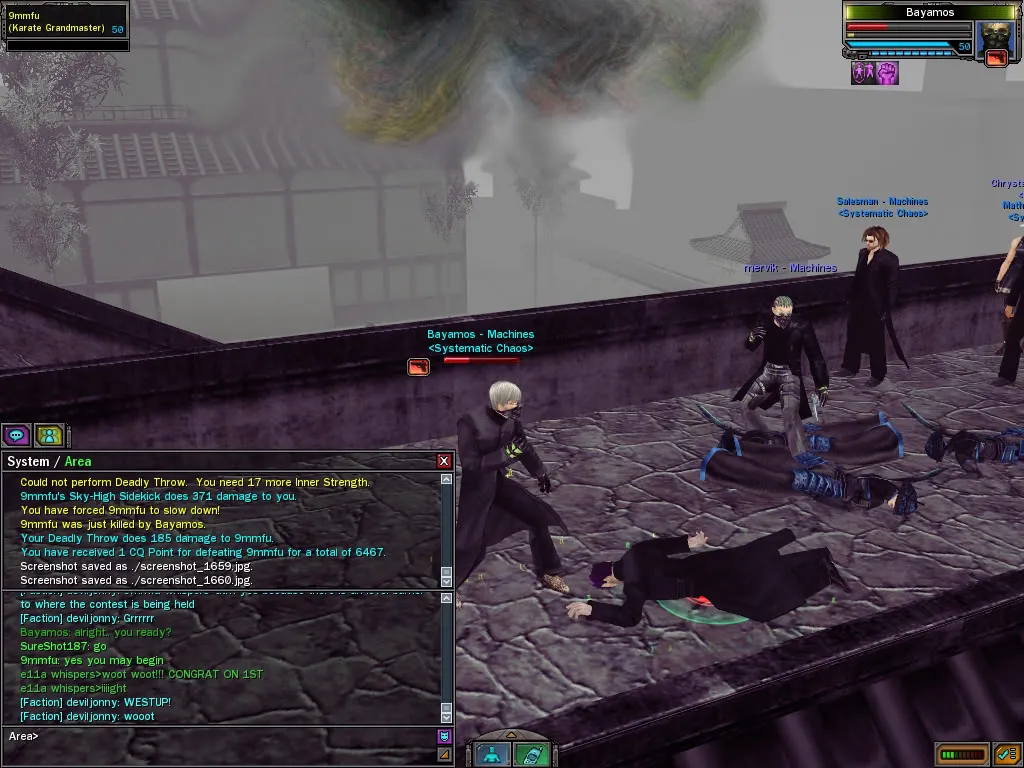Click the orange triangle chat resize button
Viewport: 1024px width, 768px height.
445,754
